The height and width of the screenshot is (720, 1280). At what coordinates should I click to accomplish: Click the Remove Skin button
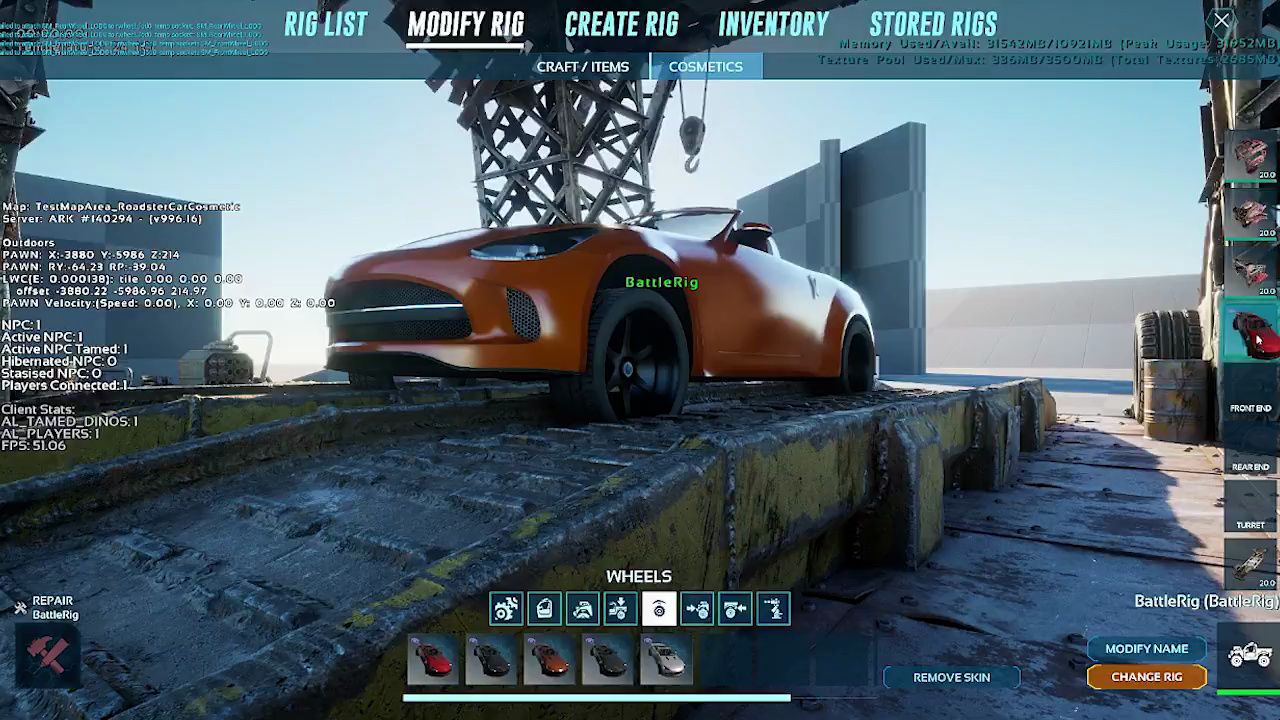point(951,678)
